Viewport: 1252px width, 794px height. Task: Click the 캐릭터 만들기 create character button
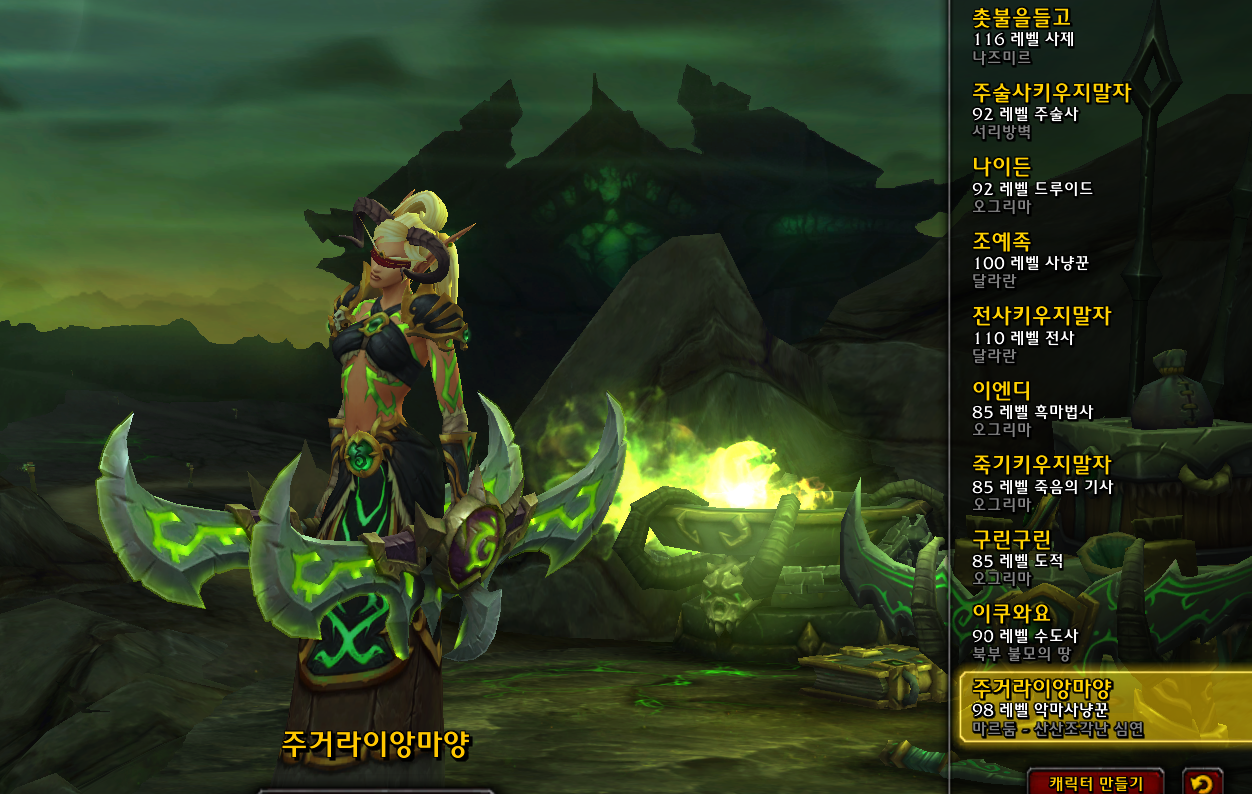click(1096, 782)
